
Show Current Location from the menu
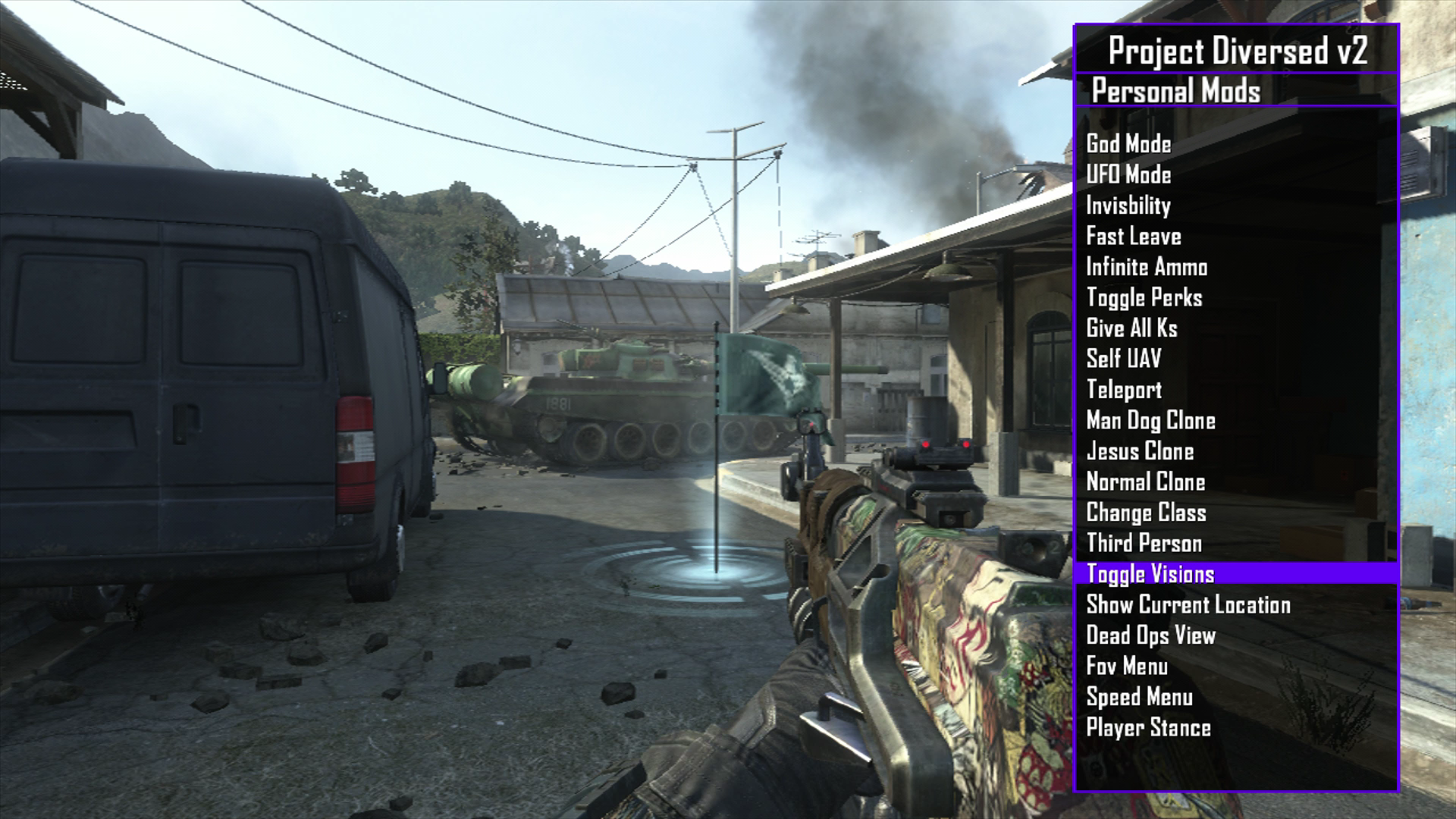[x=1188, y=604]
